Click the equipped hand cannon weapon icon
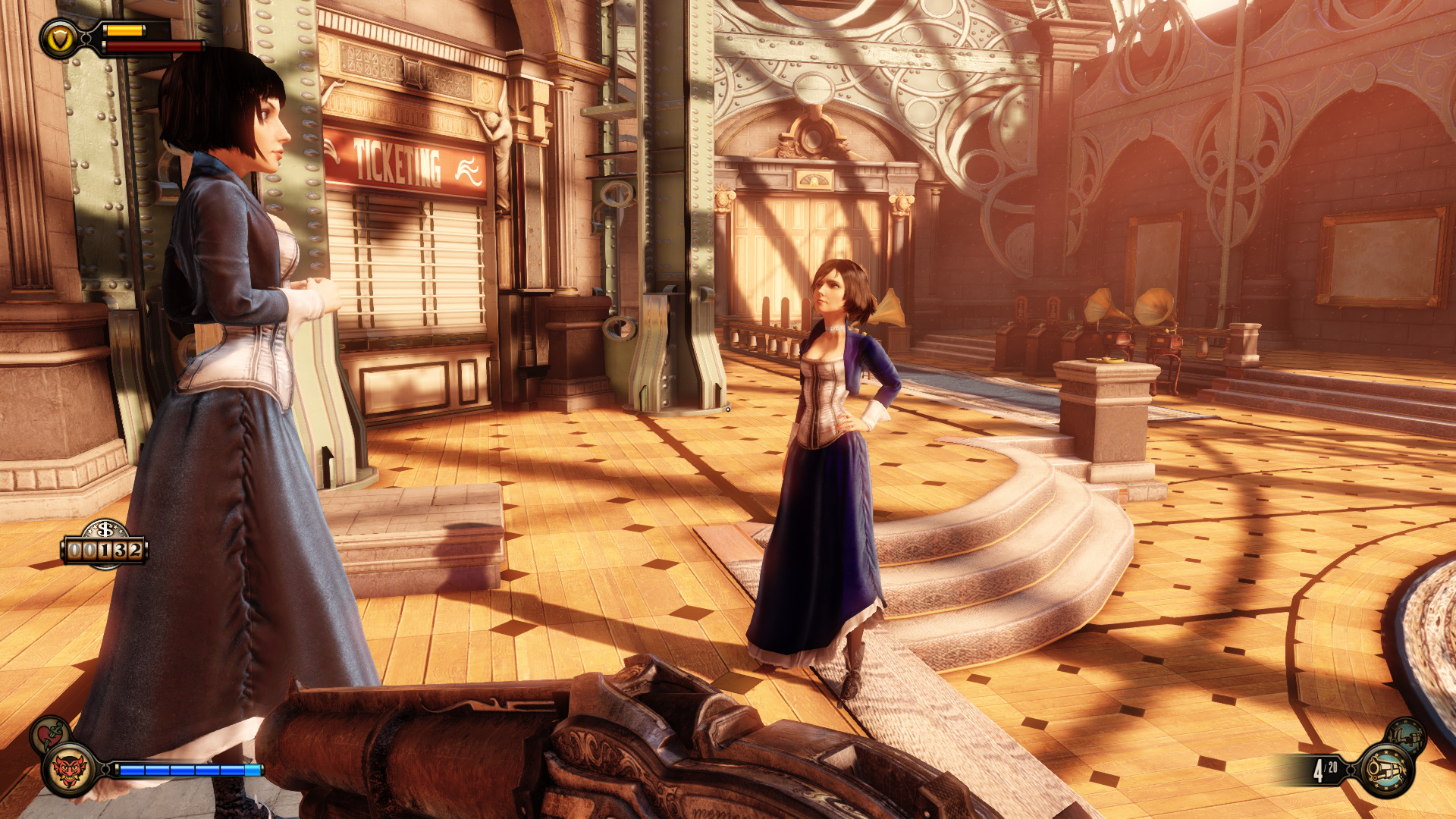This screenshot has width=1456, height=819. [1386, 770]
